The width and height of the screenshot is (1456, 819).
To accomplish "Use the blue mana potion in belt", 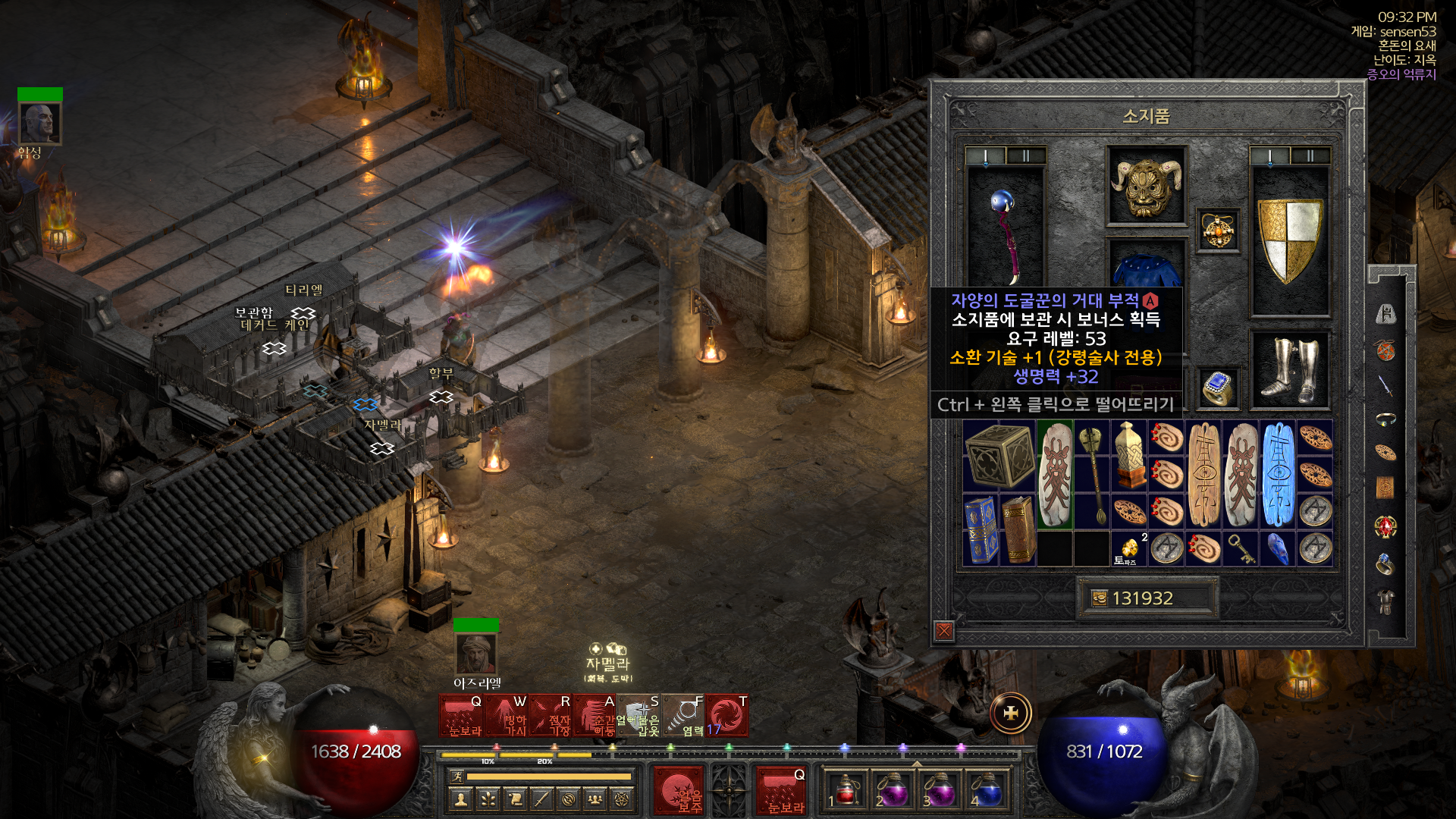I will (x=986, y=791).
